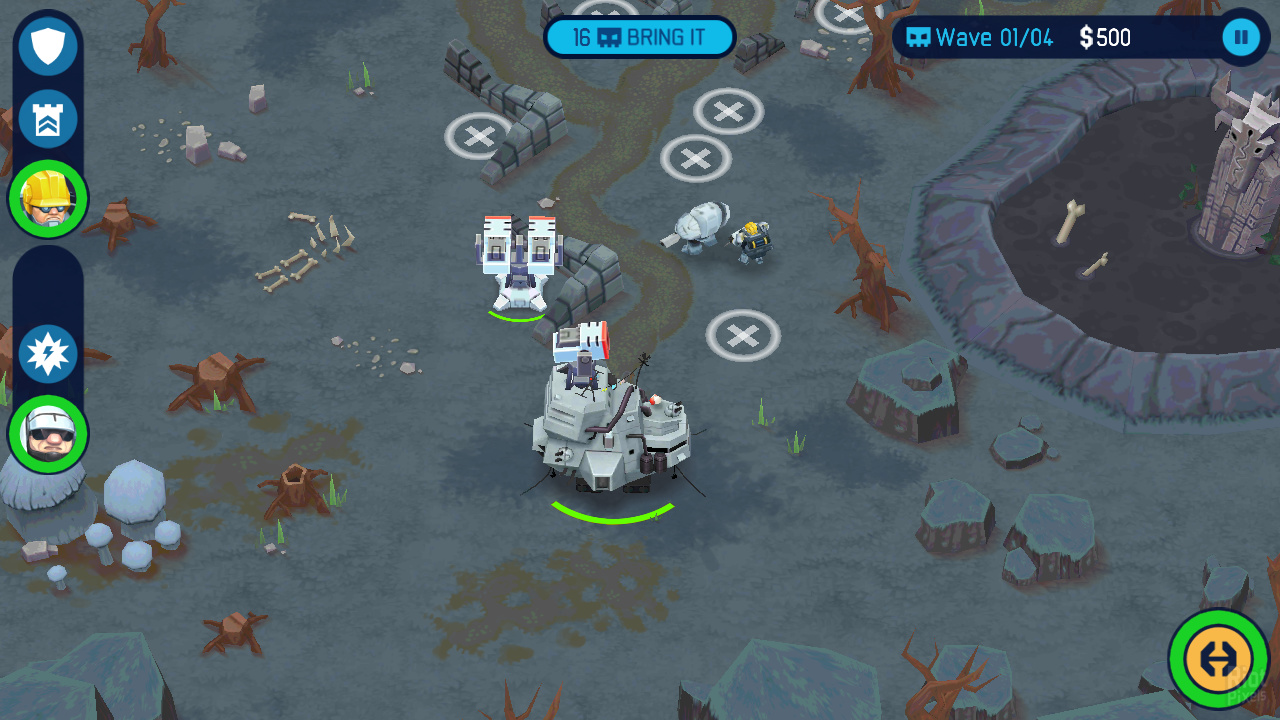This screenshot has height=720, width=1280.
Task: Activate the explosion burst ability
Action: pos(48,355)
